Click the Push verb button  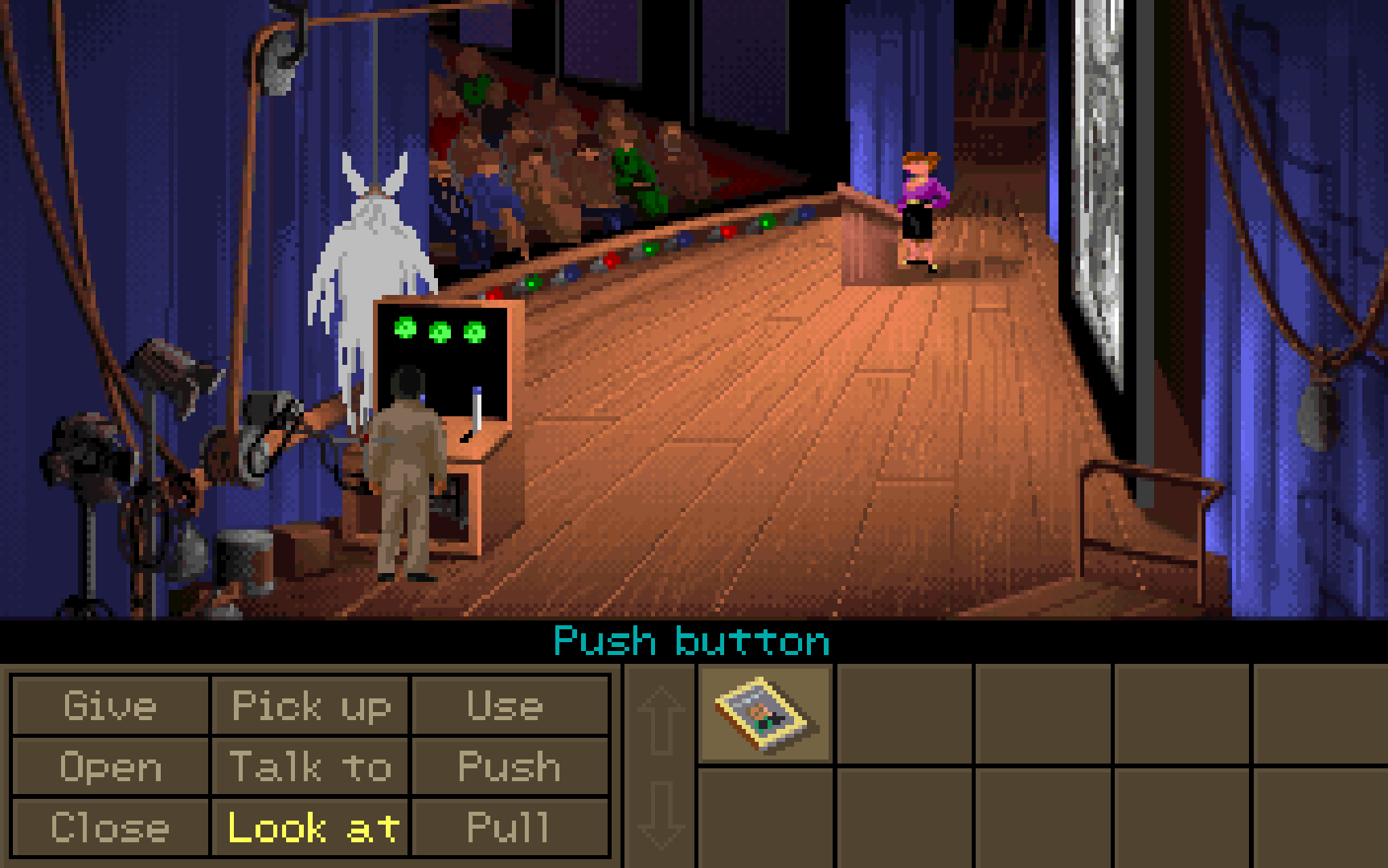(508, 767)
